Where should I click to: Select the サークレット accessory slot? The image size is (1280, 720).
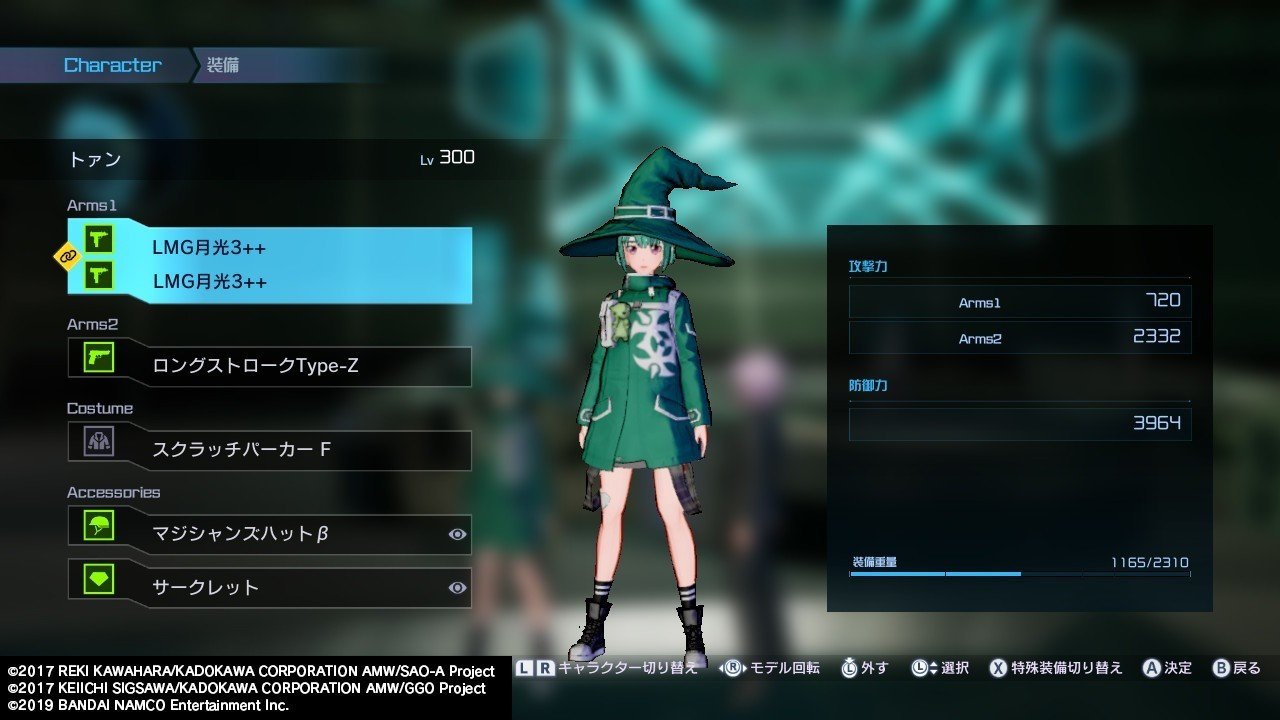click(270, 587)
